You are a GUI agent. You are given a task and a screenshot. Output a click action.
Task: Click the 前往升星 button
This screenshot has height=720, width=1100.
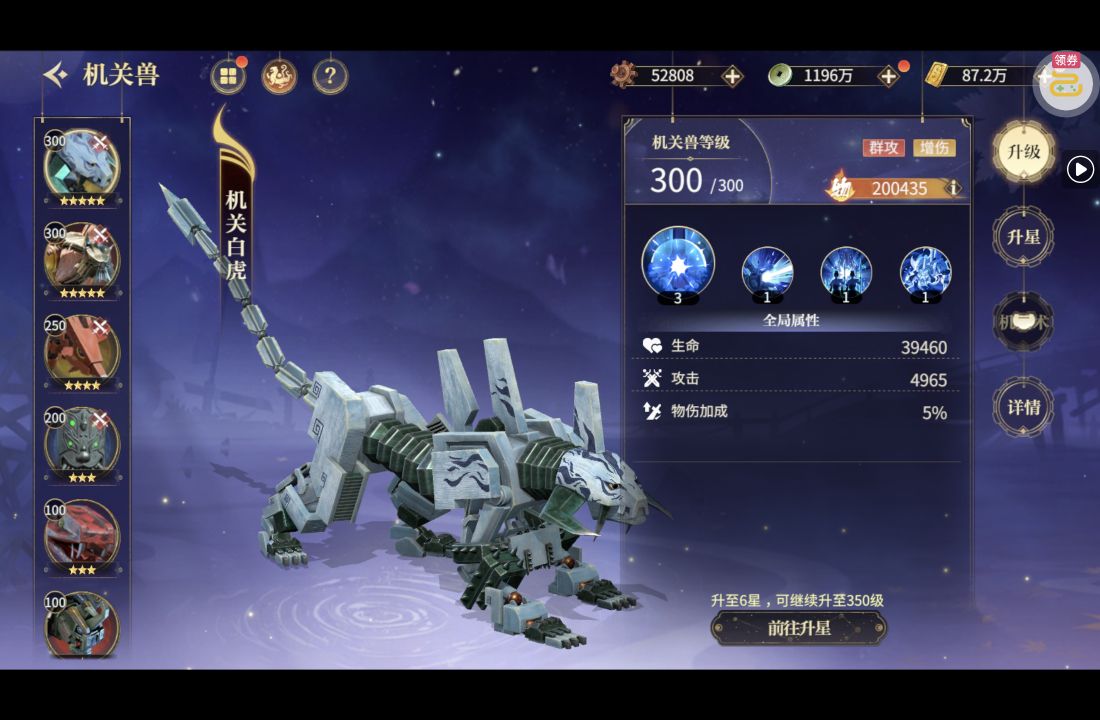tap(798, 628)
